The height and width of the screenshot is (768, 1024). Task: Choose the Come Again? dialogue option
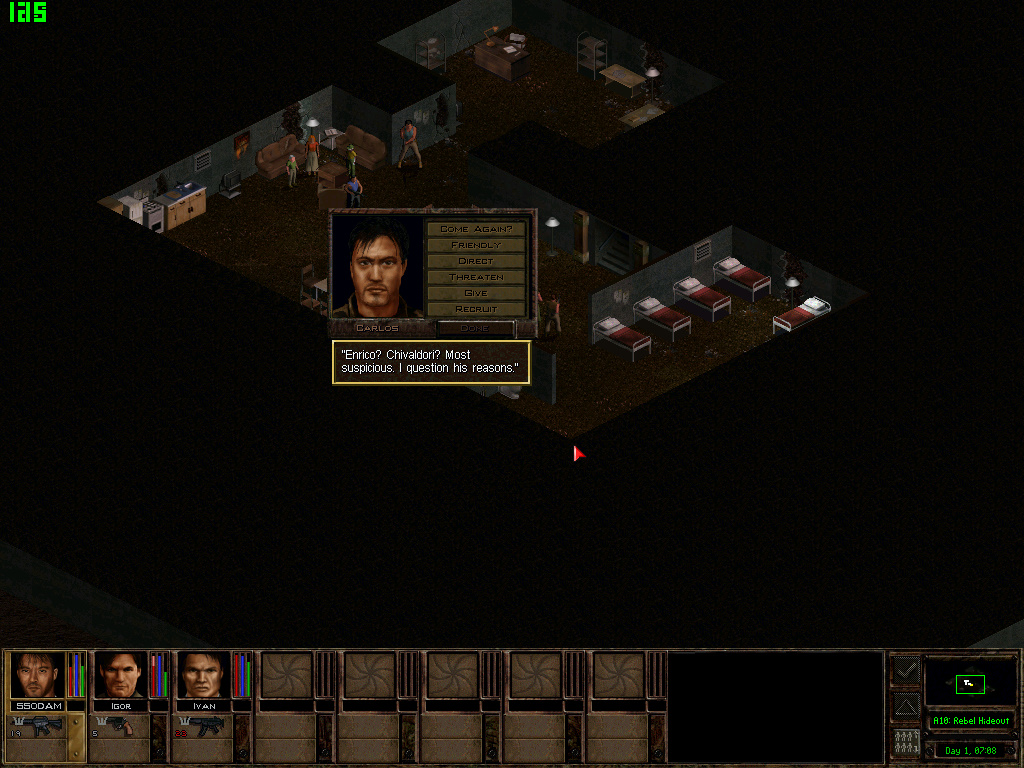tap(476, 229)
